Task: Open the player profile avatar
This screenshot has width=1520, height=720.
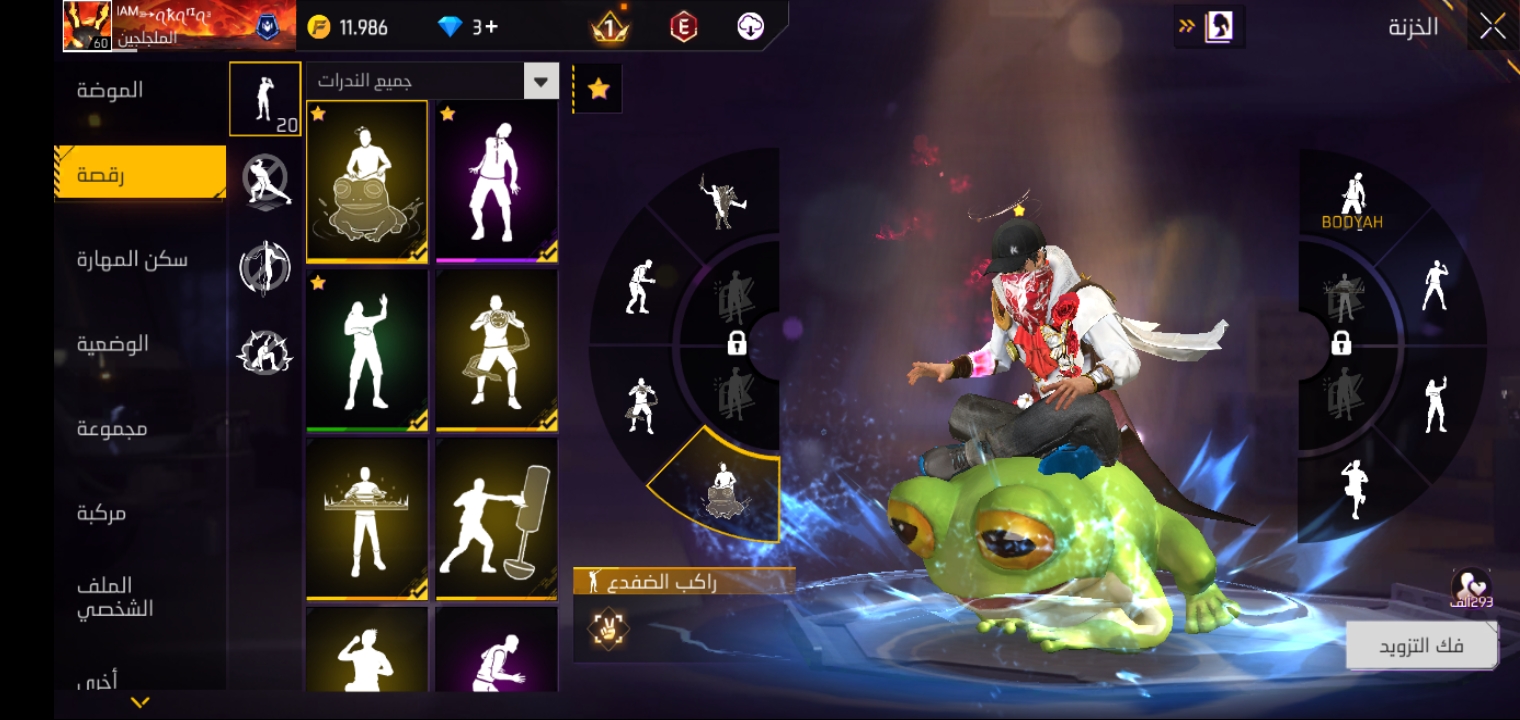Action: (x=87, y=26)
